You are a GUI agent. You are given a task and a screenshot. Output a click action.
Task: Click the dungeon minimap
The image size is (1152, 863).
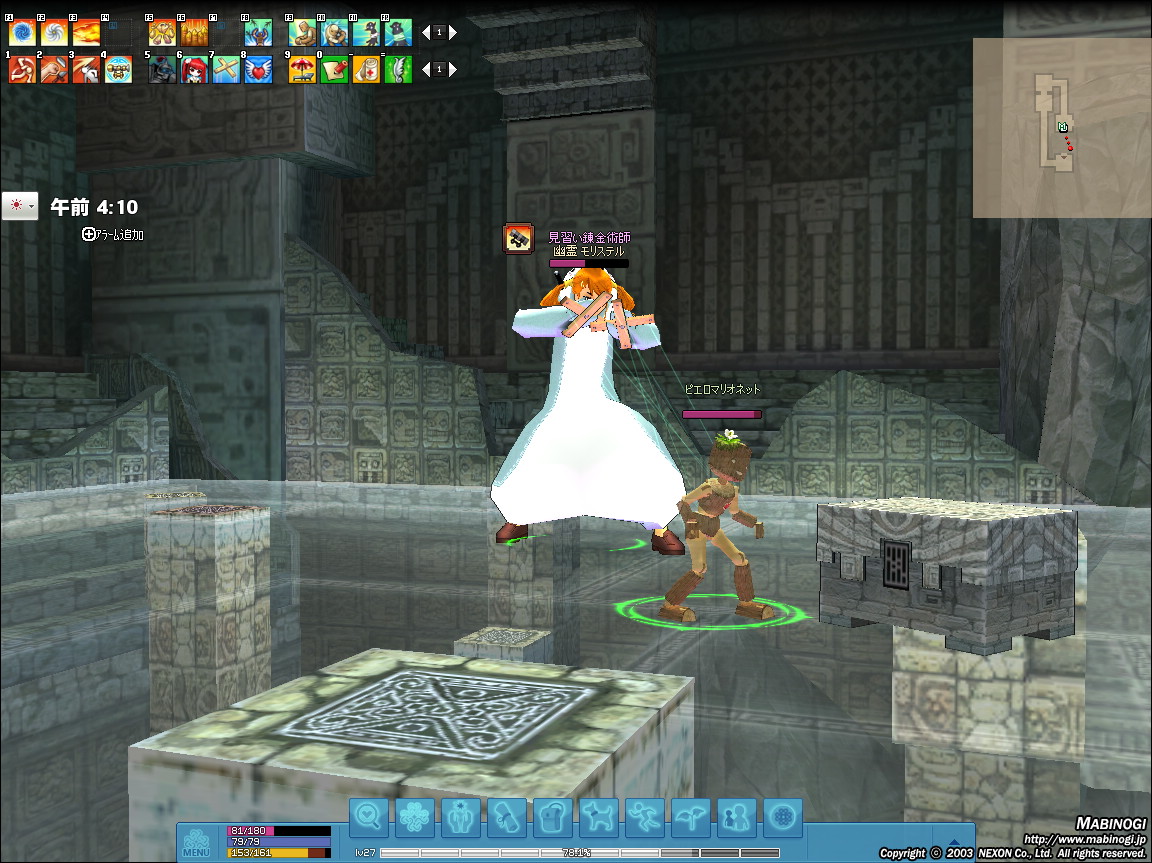(1060, 127)
